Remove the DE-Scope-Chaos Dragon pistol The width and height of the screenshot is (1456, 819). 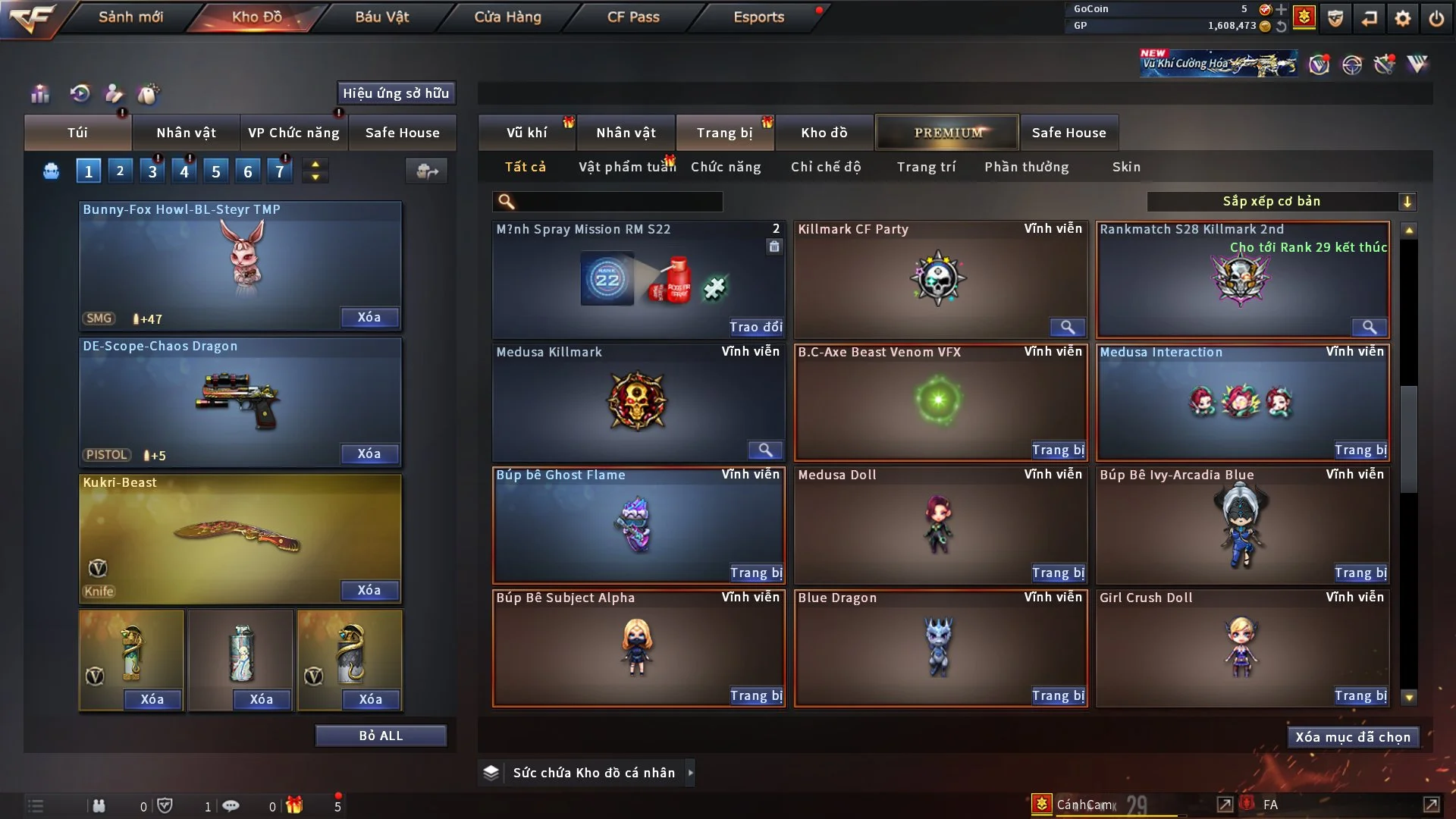[x=369, y=453]
